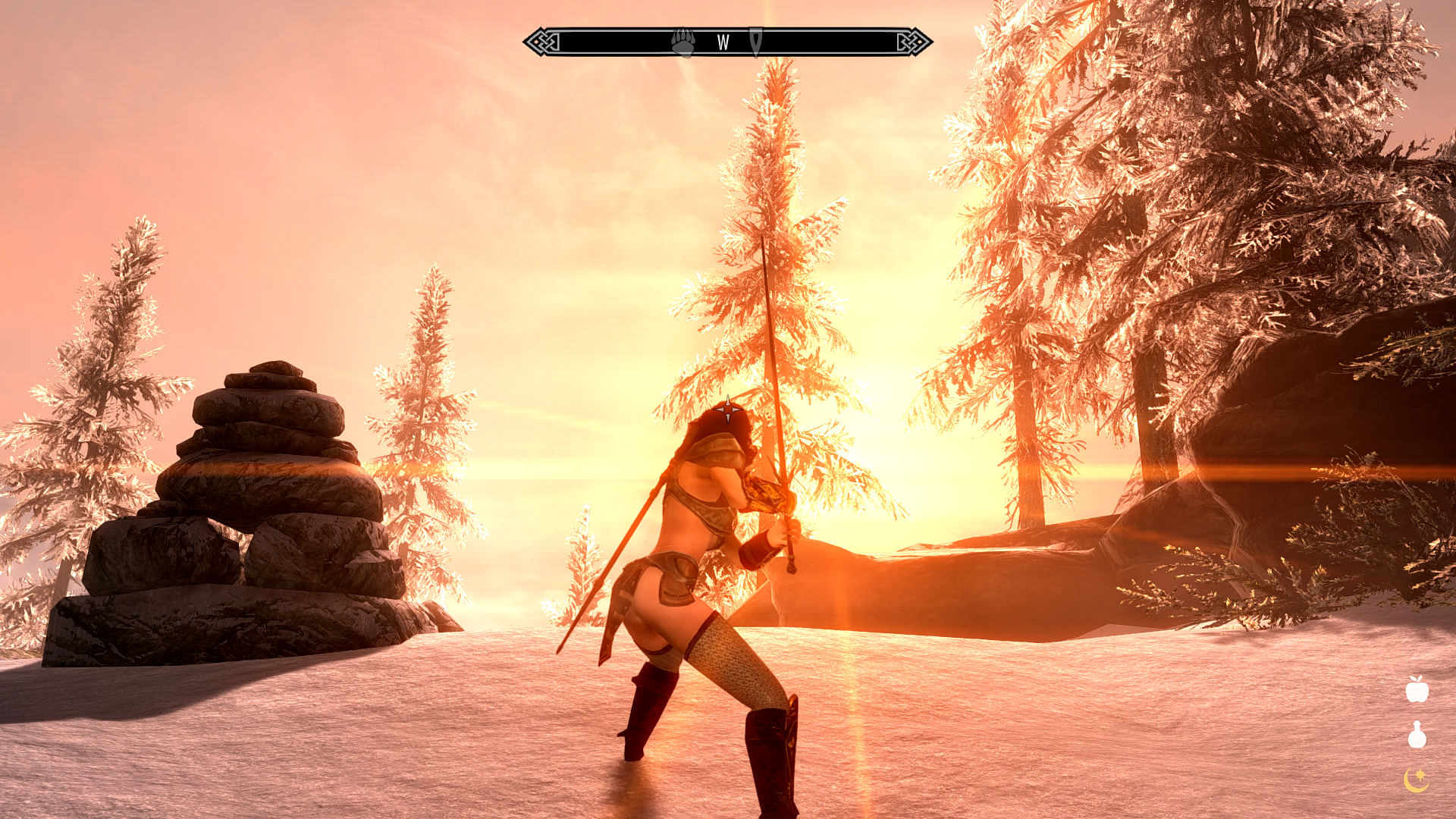Click the bear paw marker on the compass

(x=683, y=42)
